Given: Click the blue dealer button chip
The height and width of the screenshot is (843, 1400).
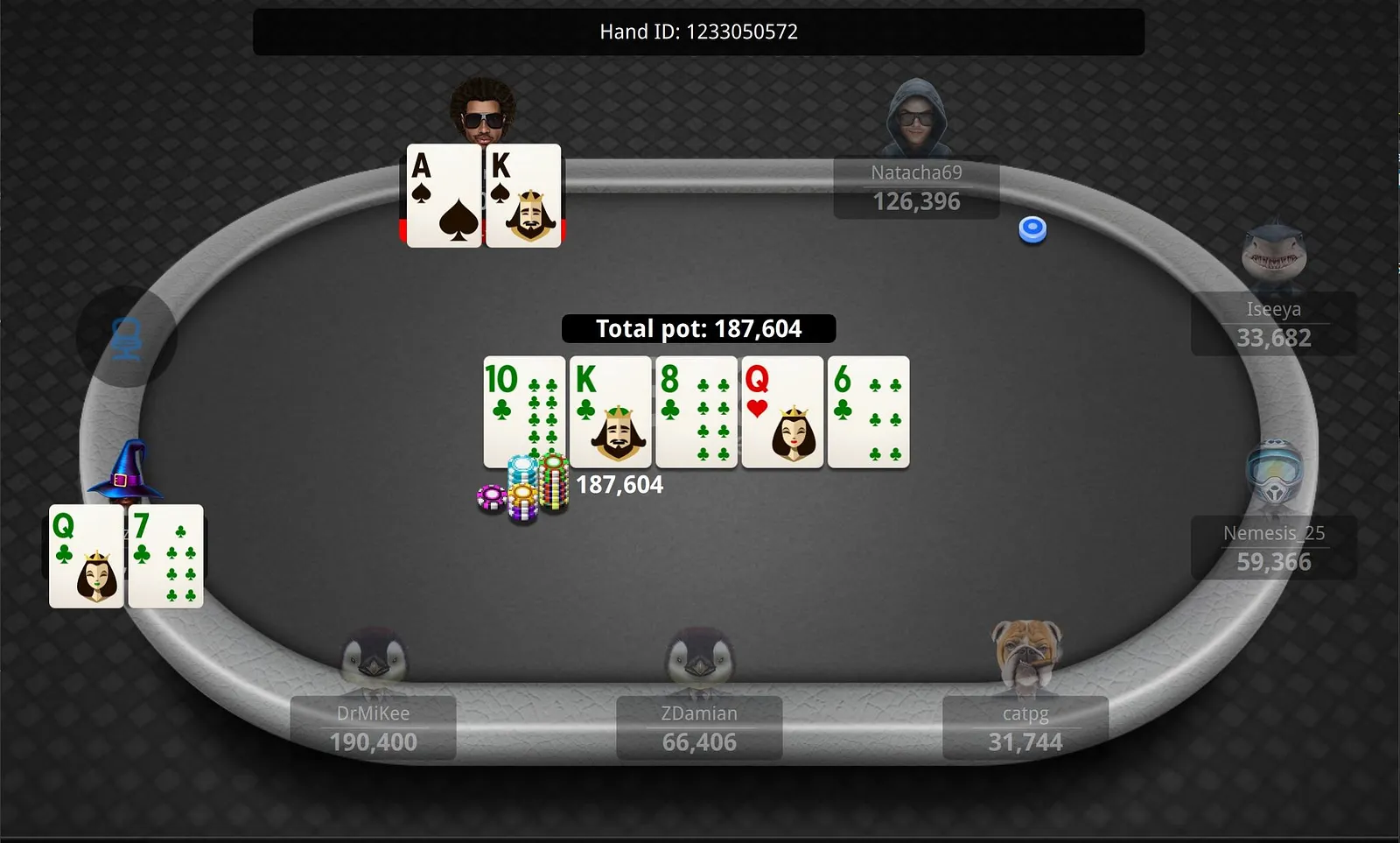Looking at the screenshot, I should click(x=1032, y=229).
